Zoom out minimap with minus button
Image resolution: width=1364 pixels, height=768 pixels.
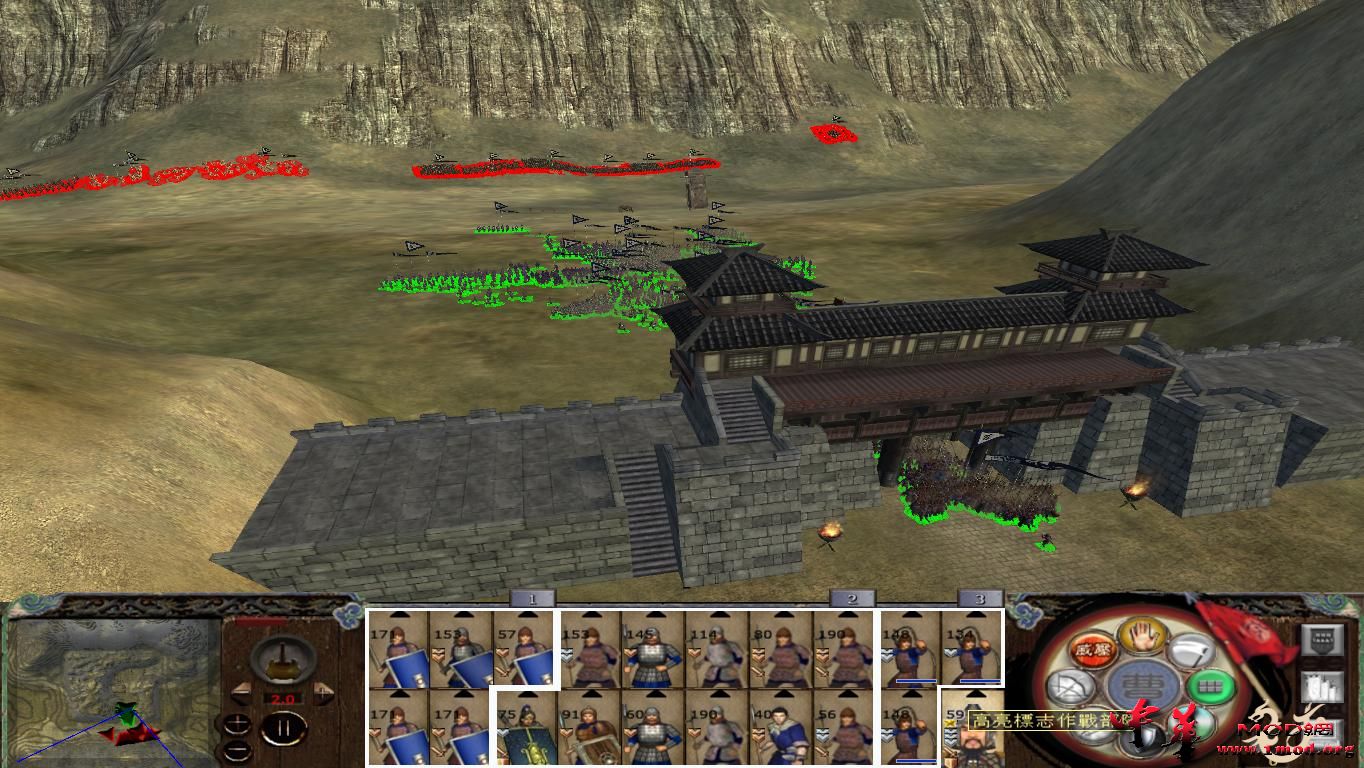point(238,750)
